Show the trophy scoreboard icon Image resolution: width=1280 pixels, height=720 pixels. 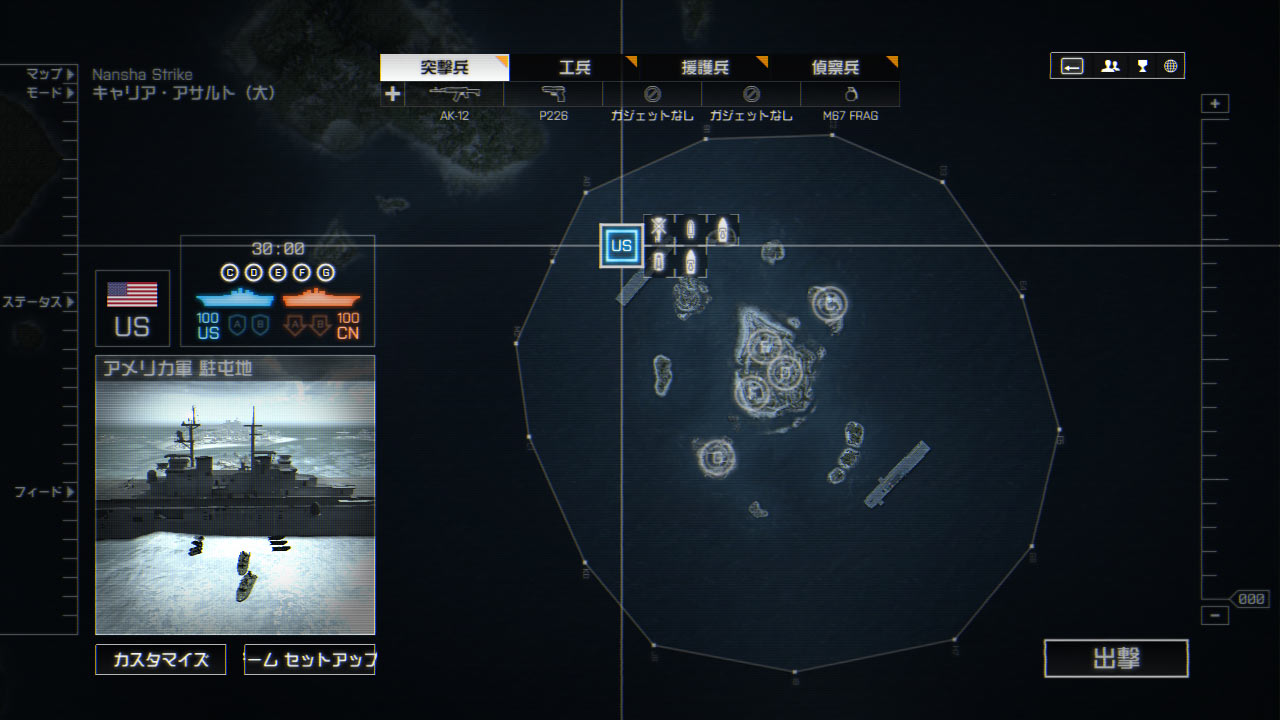[1142, 66]
